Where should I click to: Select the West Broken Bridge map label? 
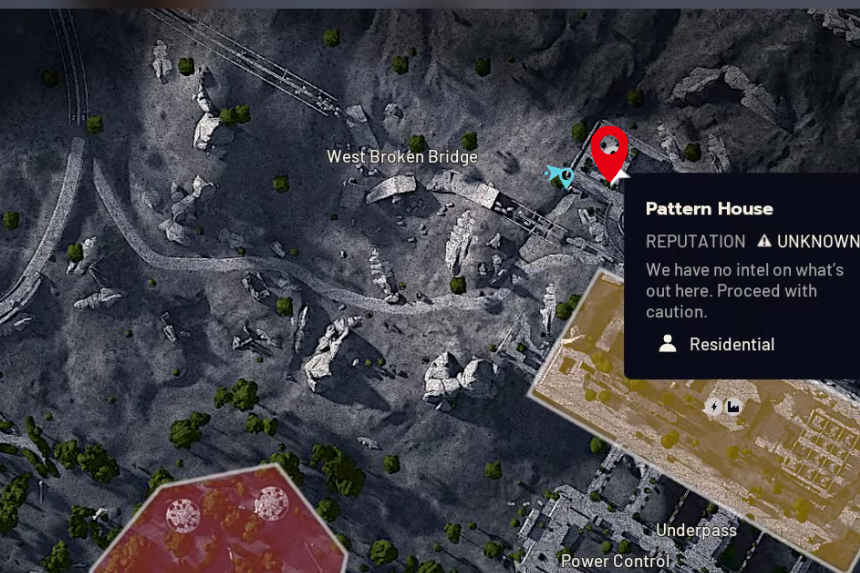coord(402,157)
